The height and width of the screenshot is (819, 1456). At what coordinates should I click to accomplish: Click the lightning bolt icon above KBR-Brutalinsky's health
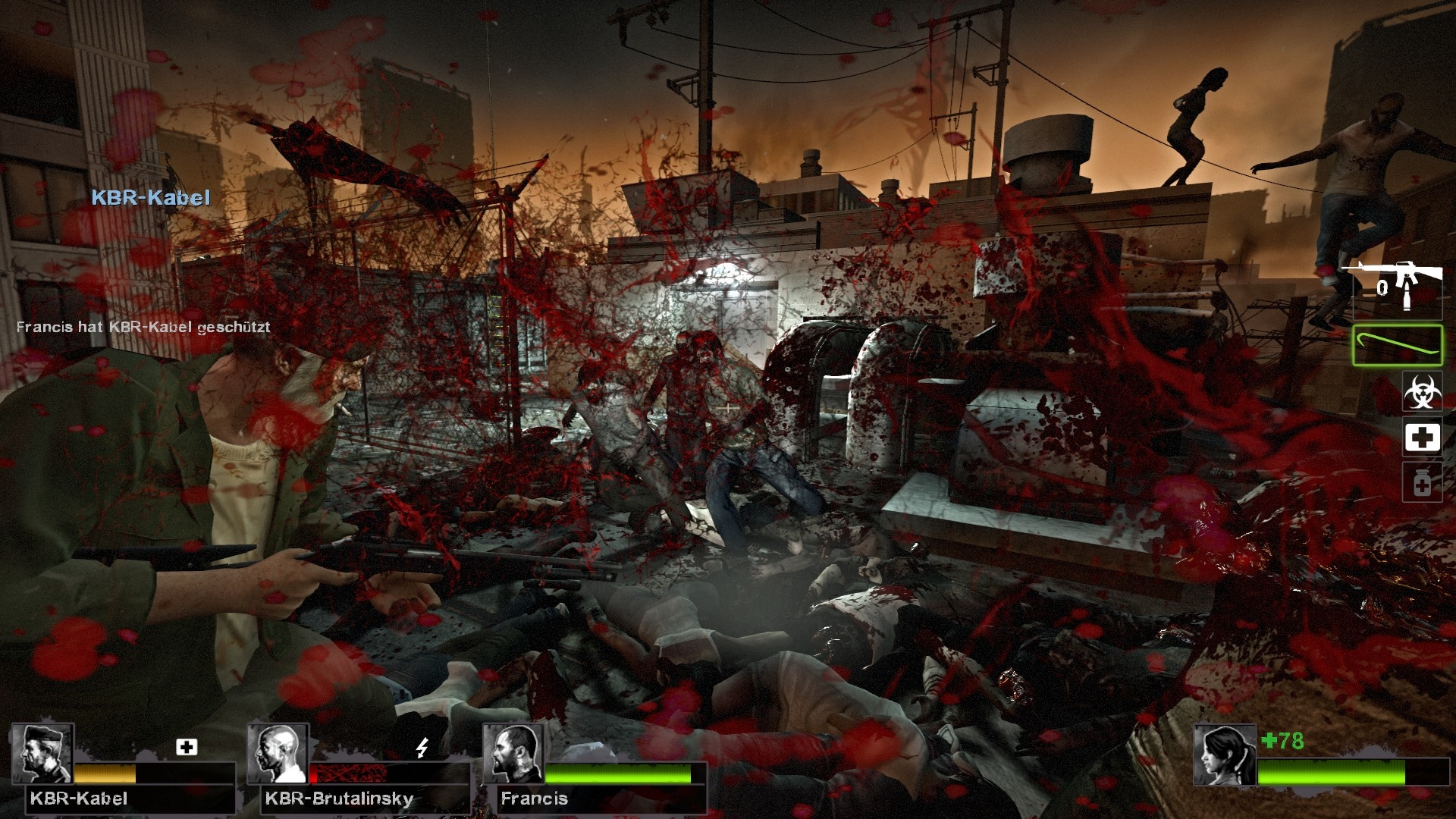click(422, 748)
